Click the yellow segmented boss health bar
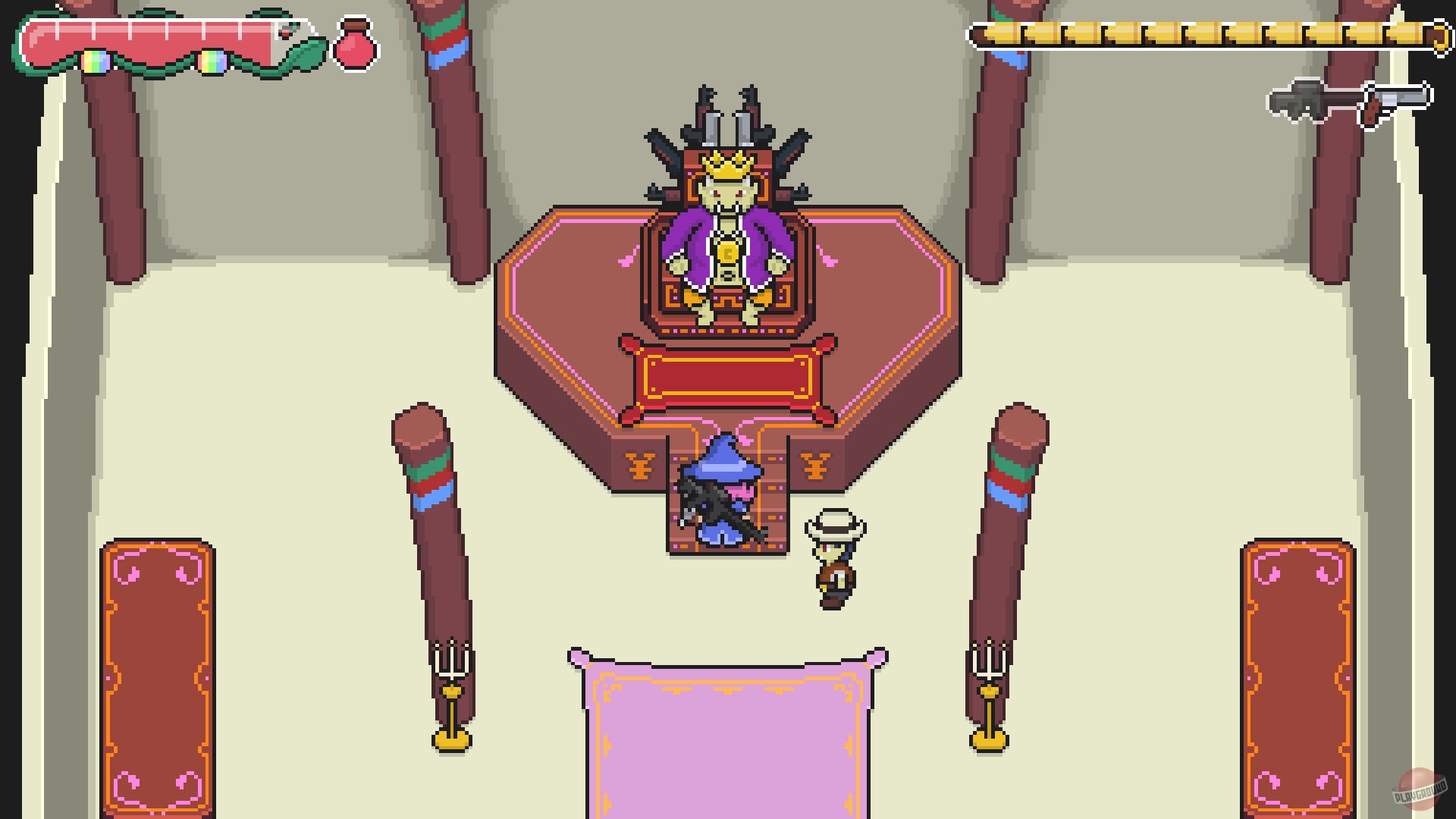The width and height of the screenshot is (1456, 819). (1198, 33)
